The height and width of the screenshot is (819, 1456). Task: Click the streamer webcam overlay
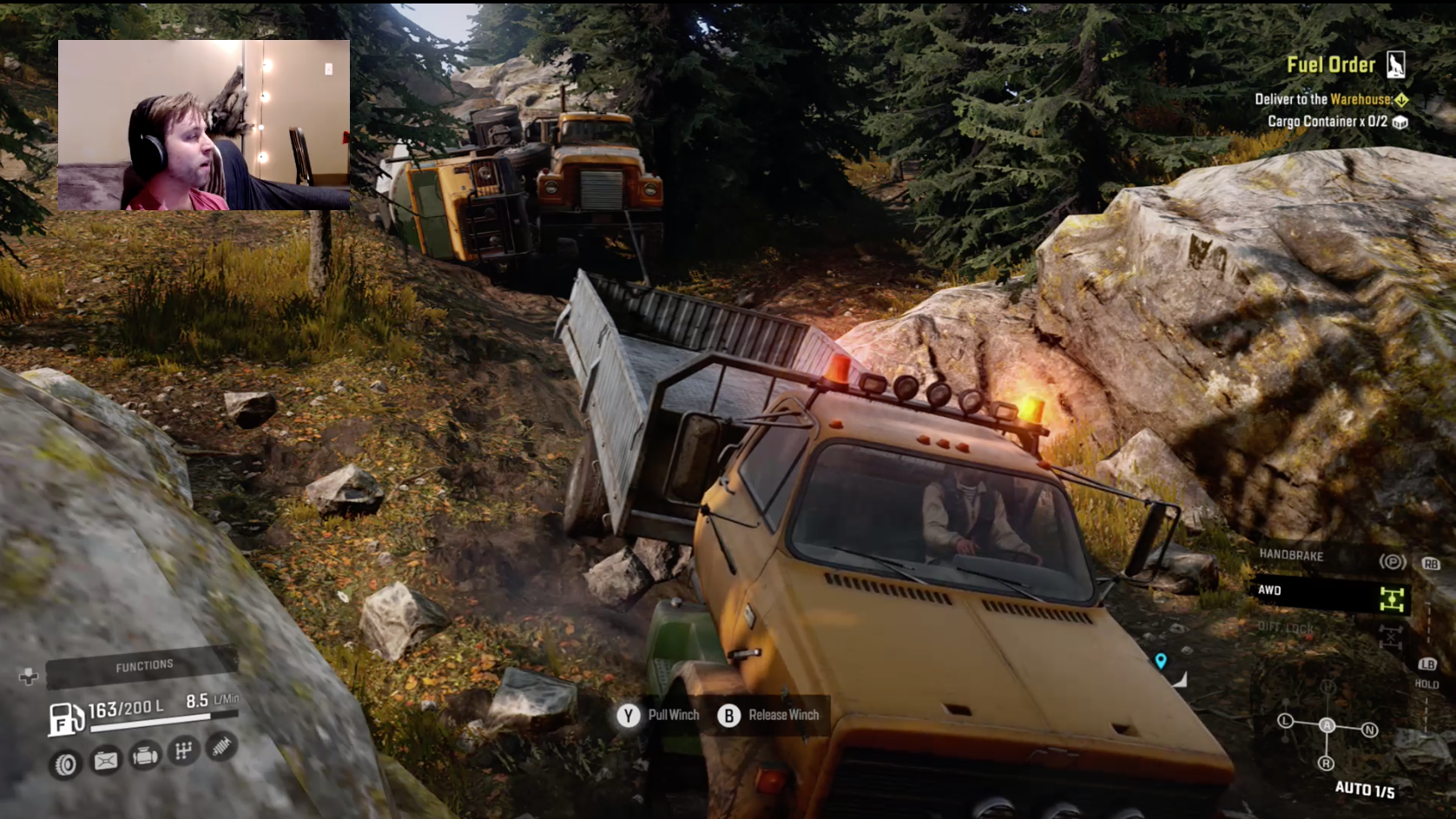(x=204, y=125)
